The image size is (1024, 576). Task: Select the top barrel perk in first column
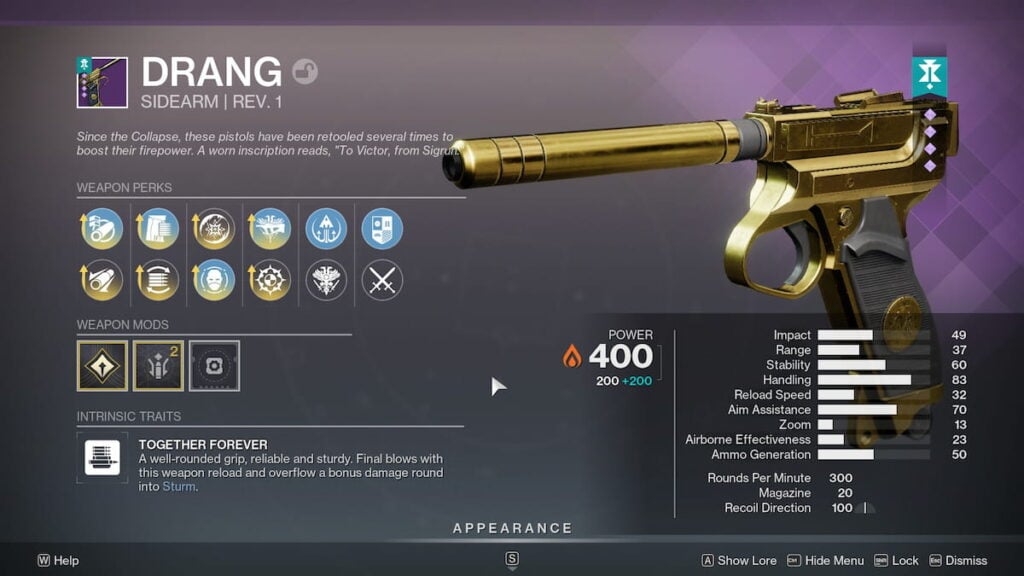102,228
